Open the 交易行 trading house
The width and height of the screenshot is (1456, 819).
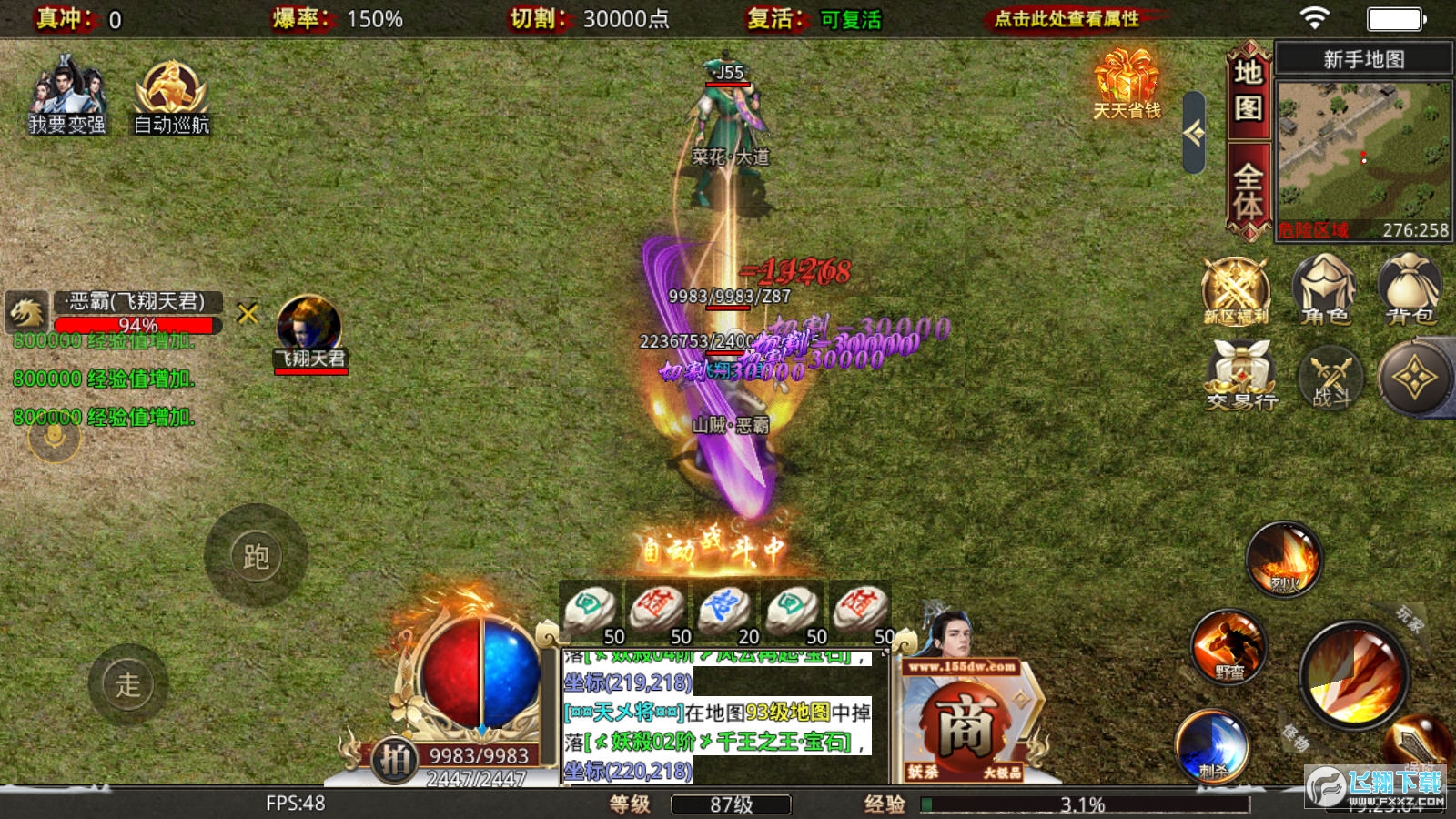1241,375
